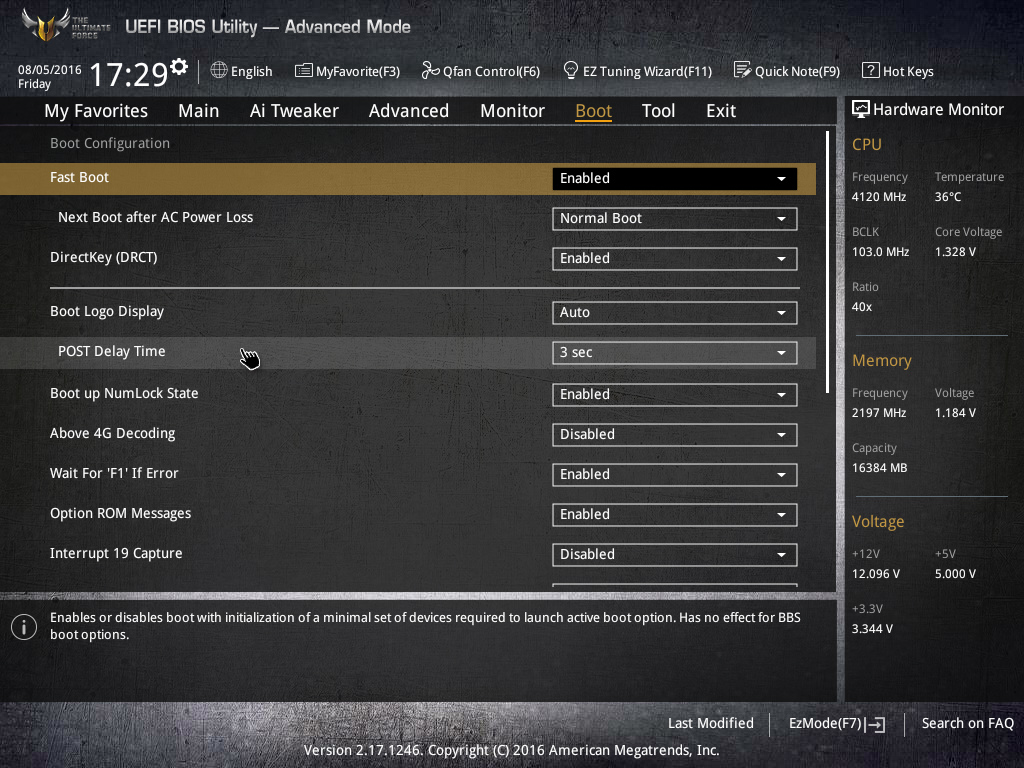Toggle the Above 4G Decoding dropdown

(x=674, y=434)
